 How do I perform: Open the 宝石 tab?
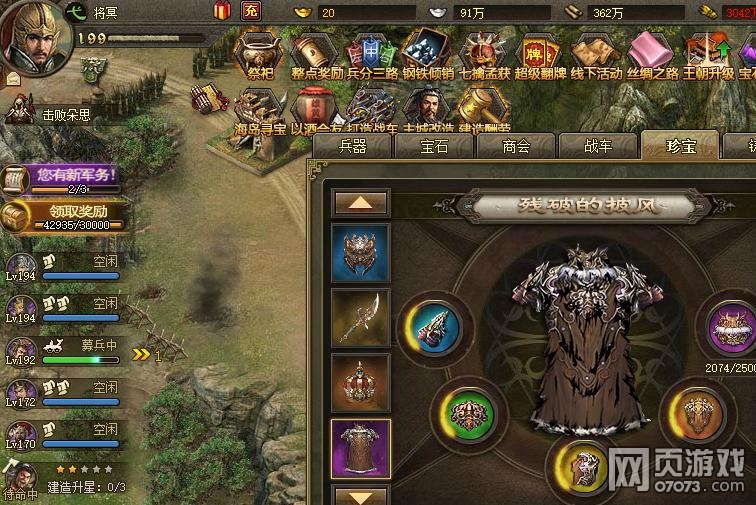click(435, 146)
